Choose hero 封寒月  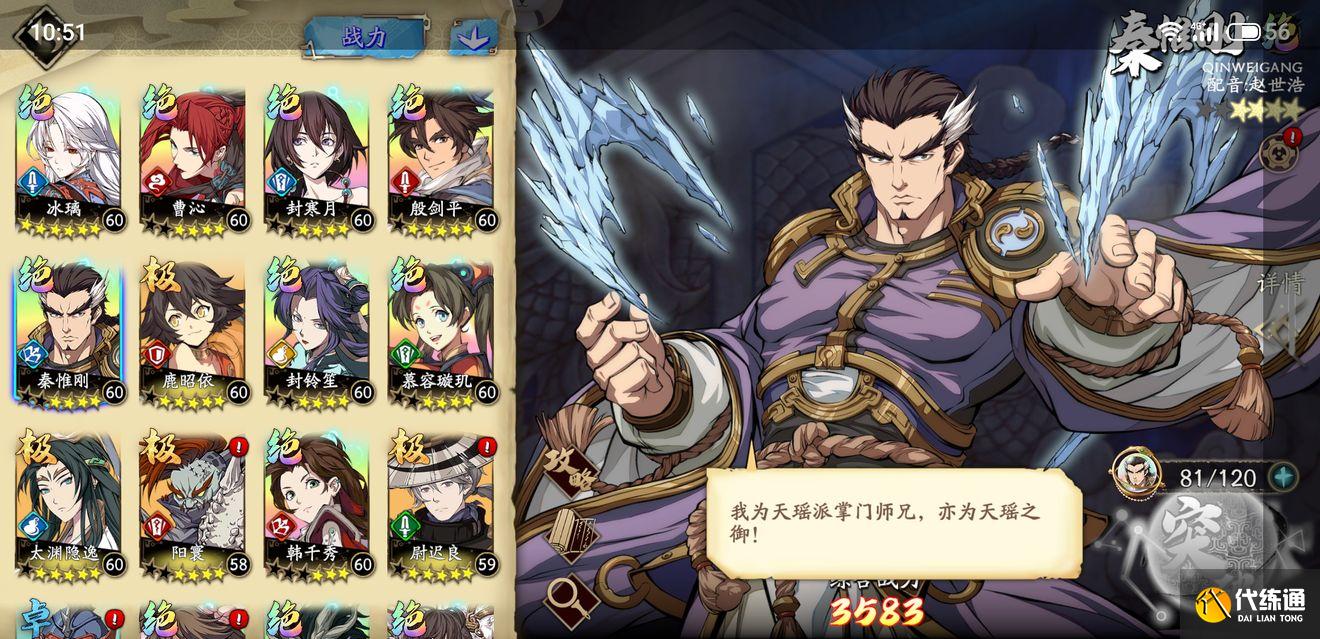(x=316, y=160)
